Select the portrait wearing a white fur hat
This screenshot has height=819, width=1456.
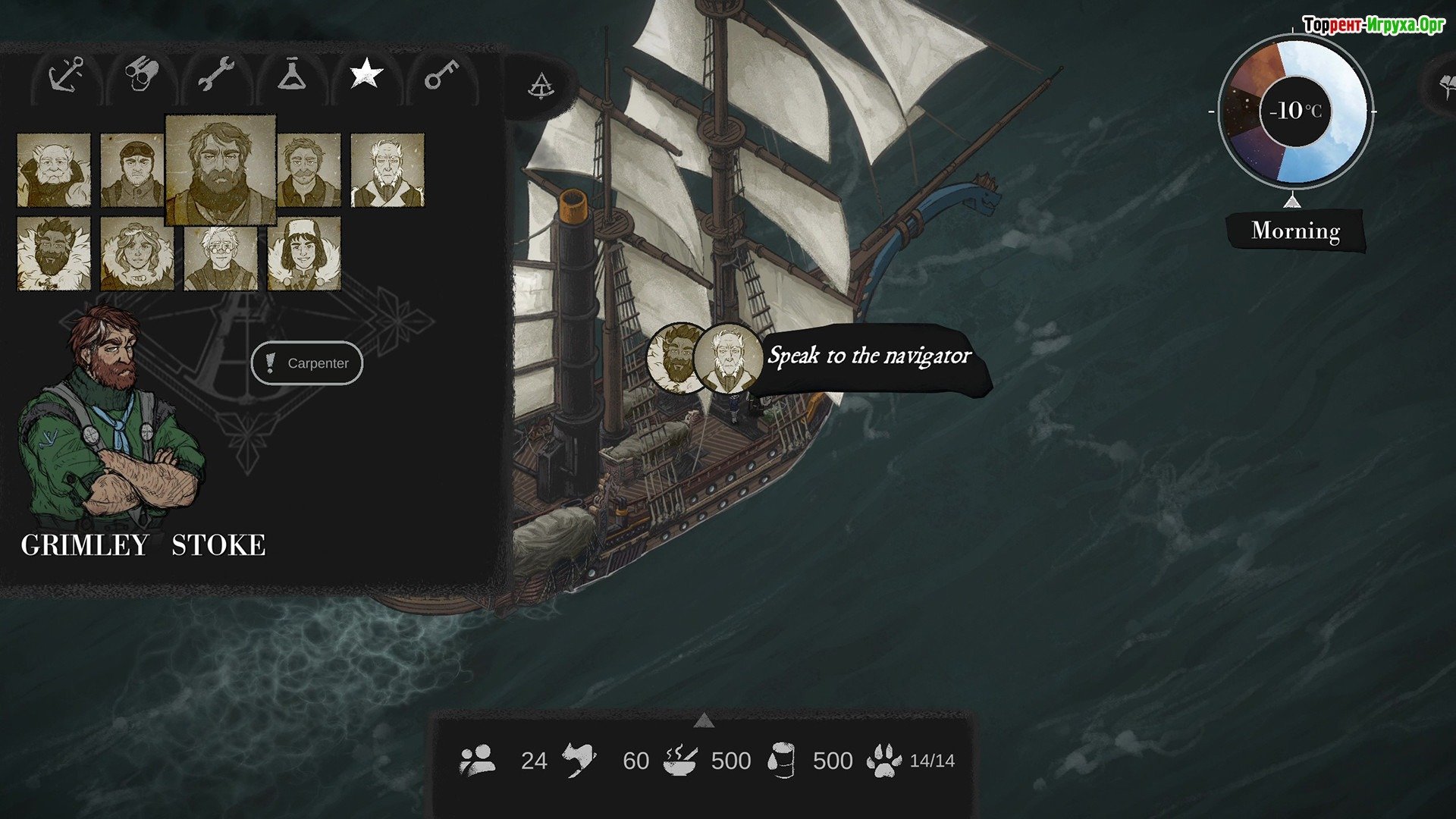point(304,253)
